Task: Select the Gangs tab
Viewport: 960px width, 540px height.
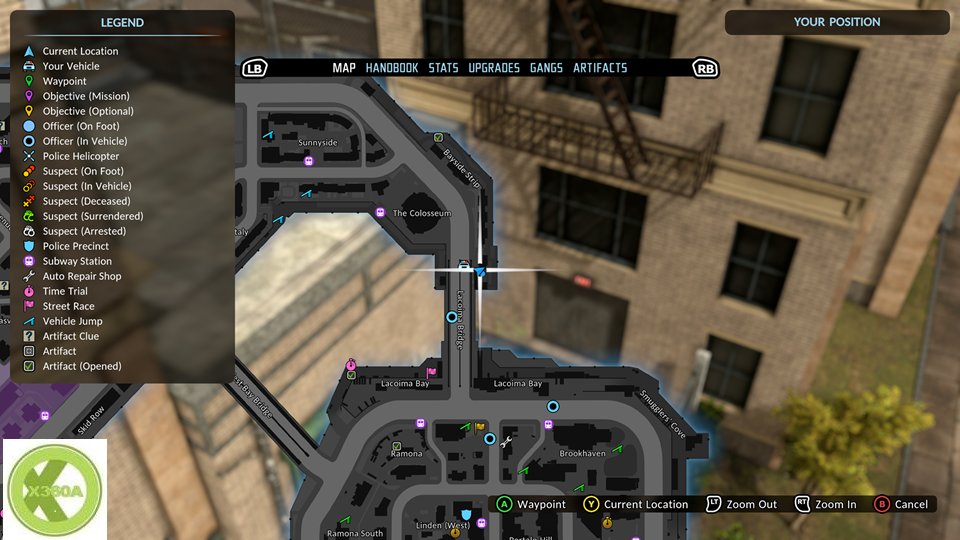Action: [x=546, y=68]
